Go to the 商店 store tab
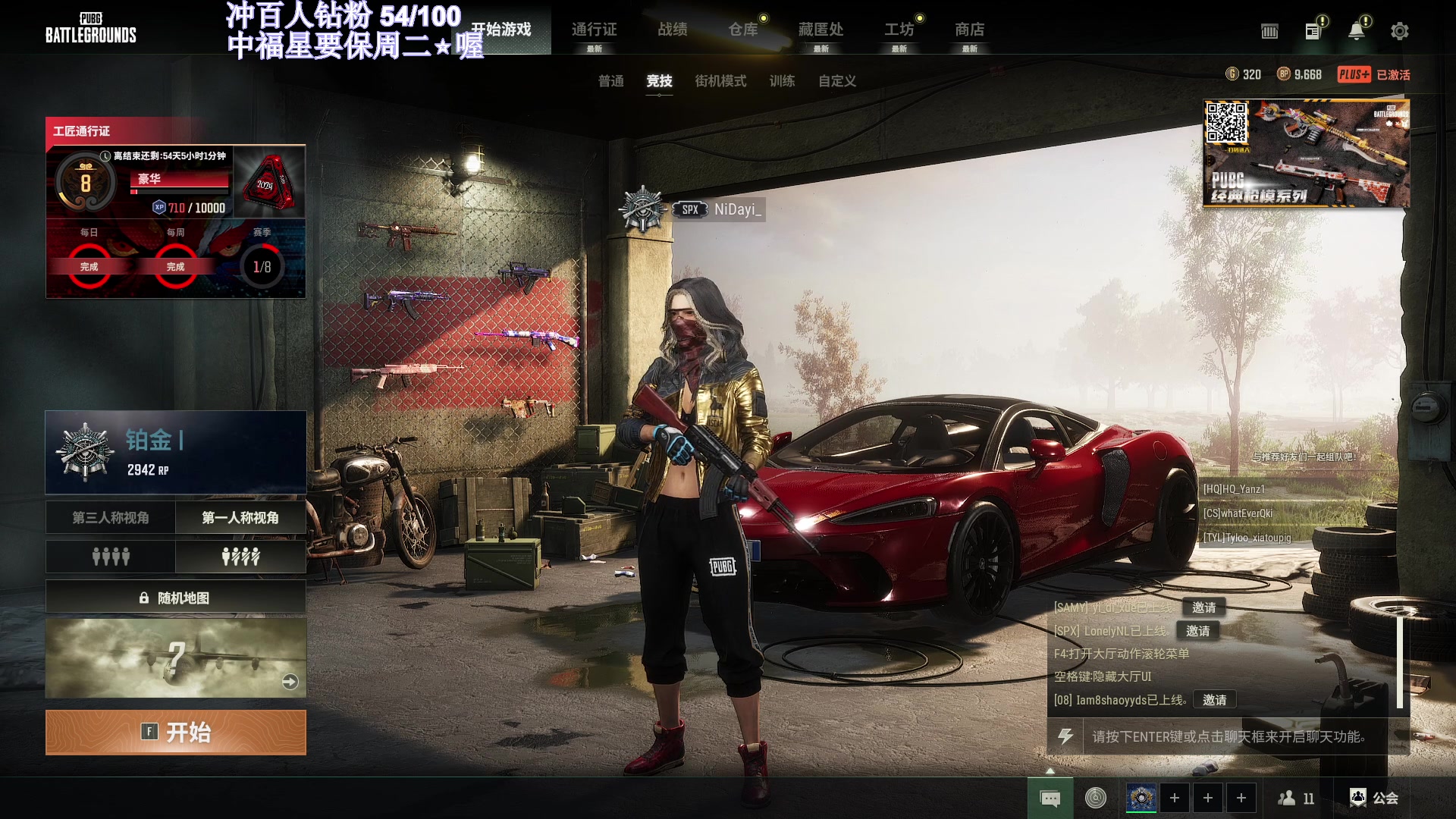 pyautogui.click(x=969, y=30)
